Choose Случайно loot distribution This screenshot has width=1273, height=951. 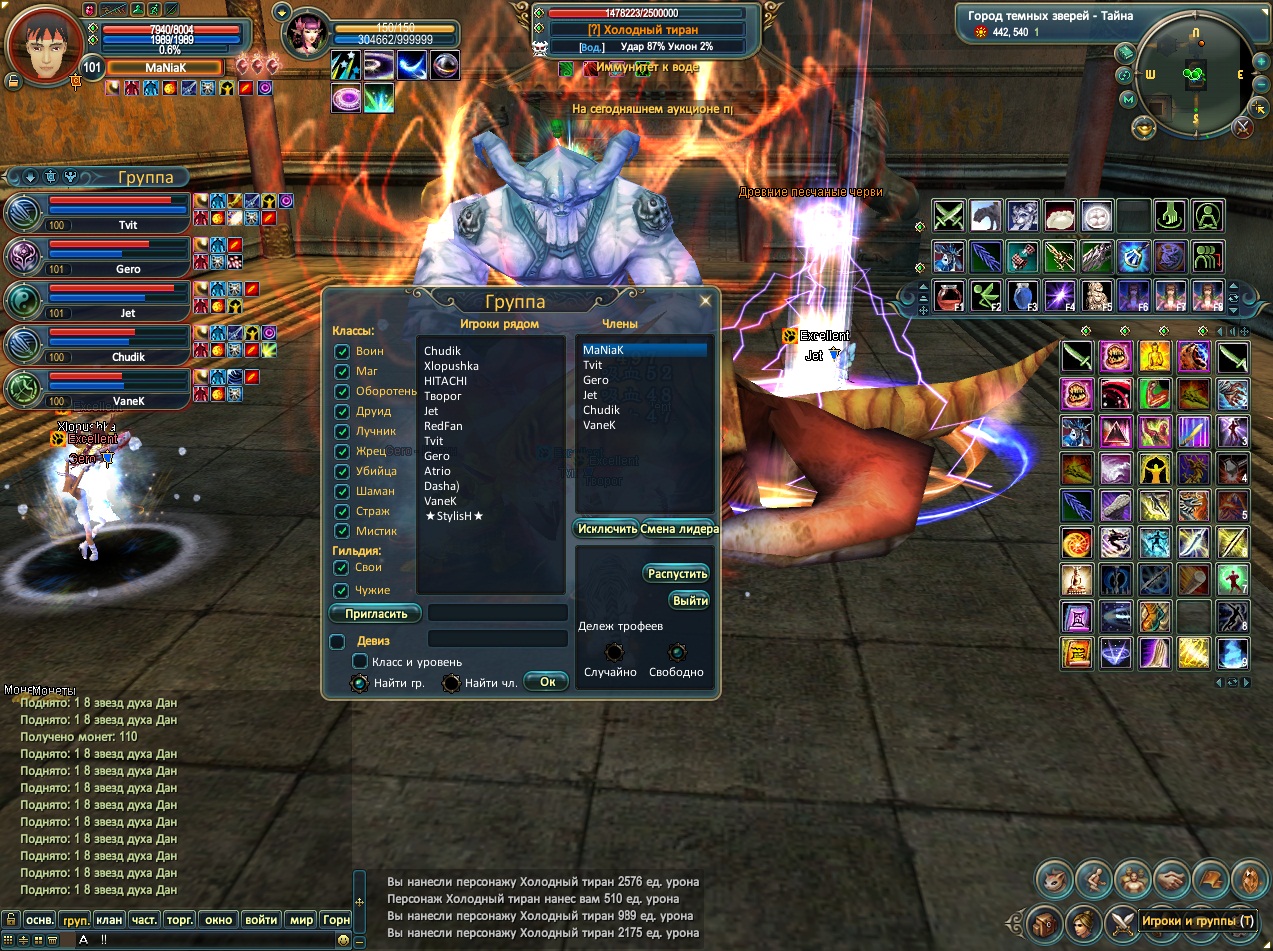point(614,652)
